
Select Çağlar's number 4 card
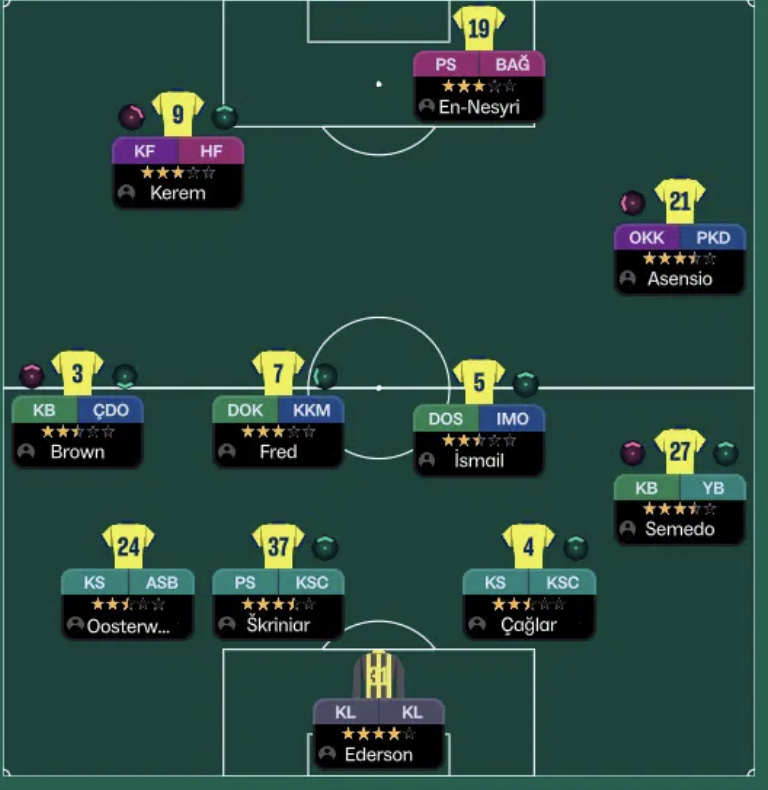coord(529,625)
